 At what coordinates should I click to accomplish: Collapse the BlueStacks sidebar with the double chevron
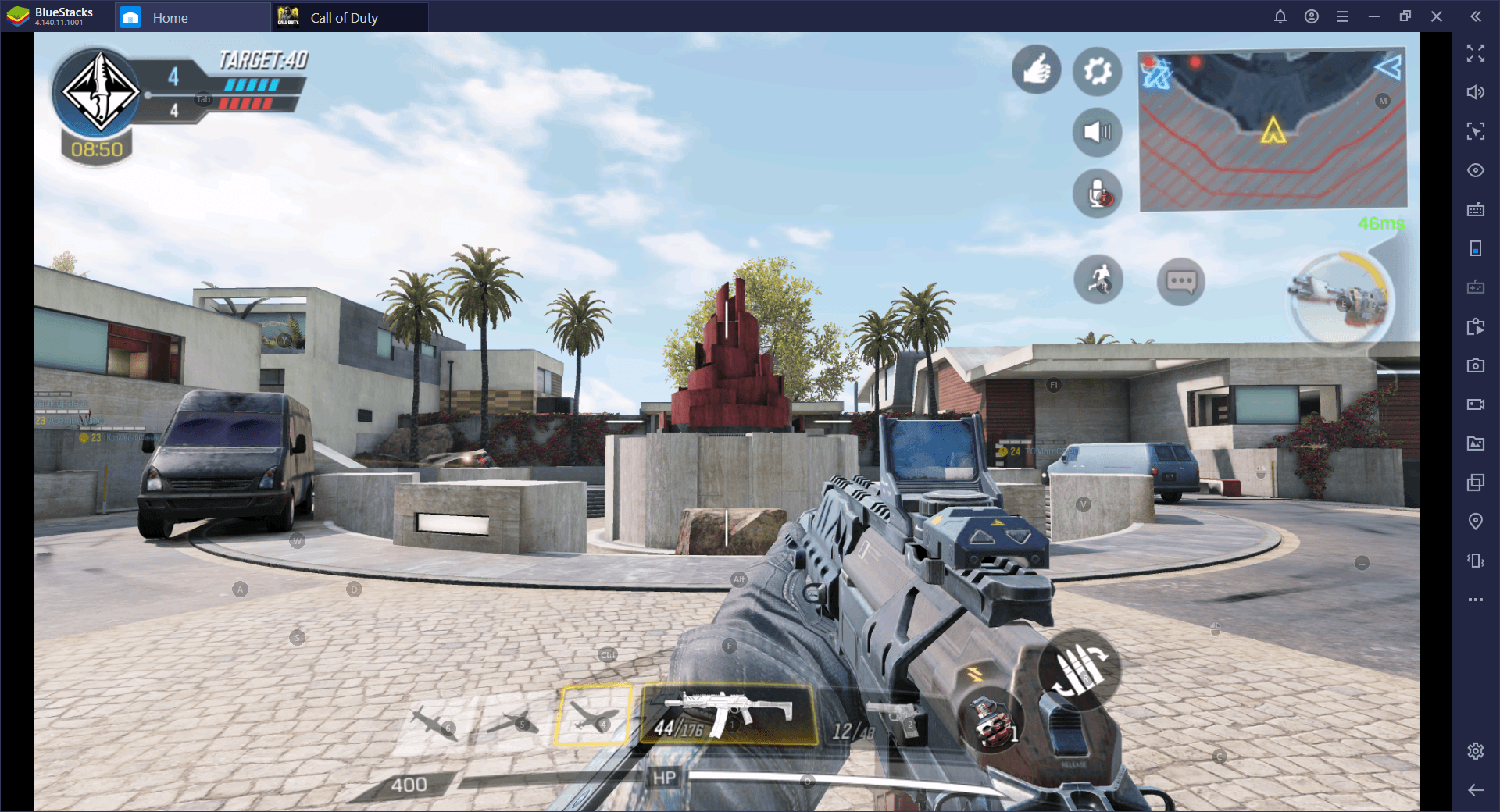pyautogui.click(x=1476, y=16)
